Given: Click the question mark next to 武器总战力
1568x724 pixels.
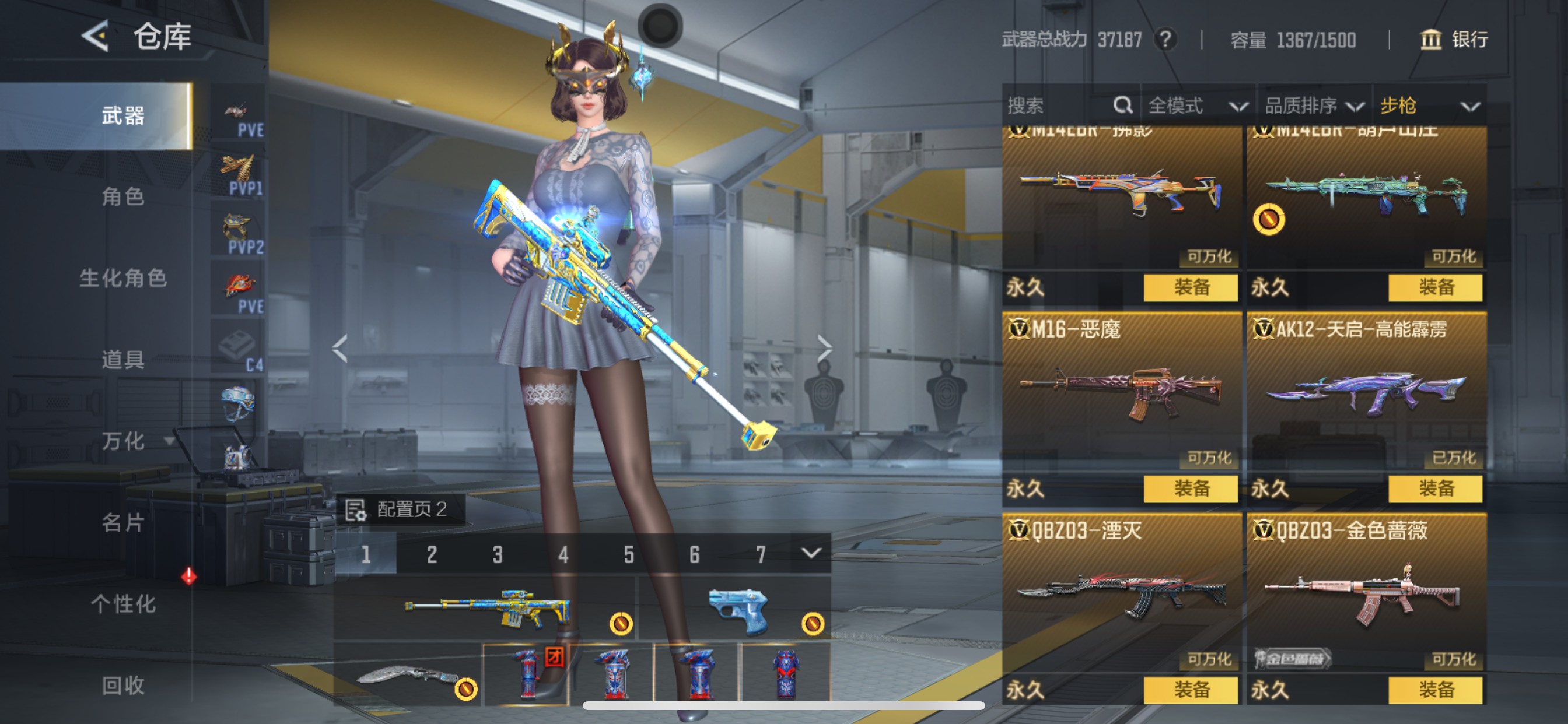Looking at the screenshot, I should 1166,40.
